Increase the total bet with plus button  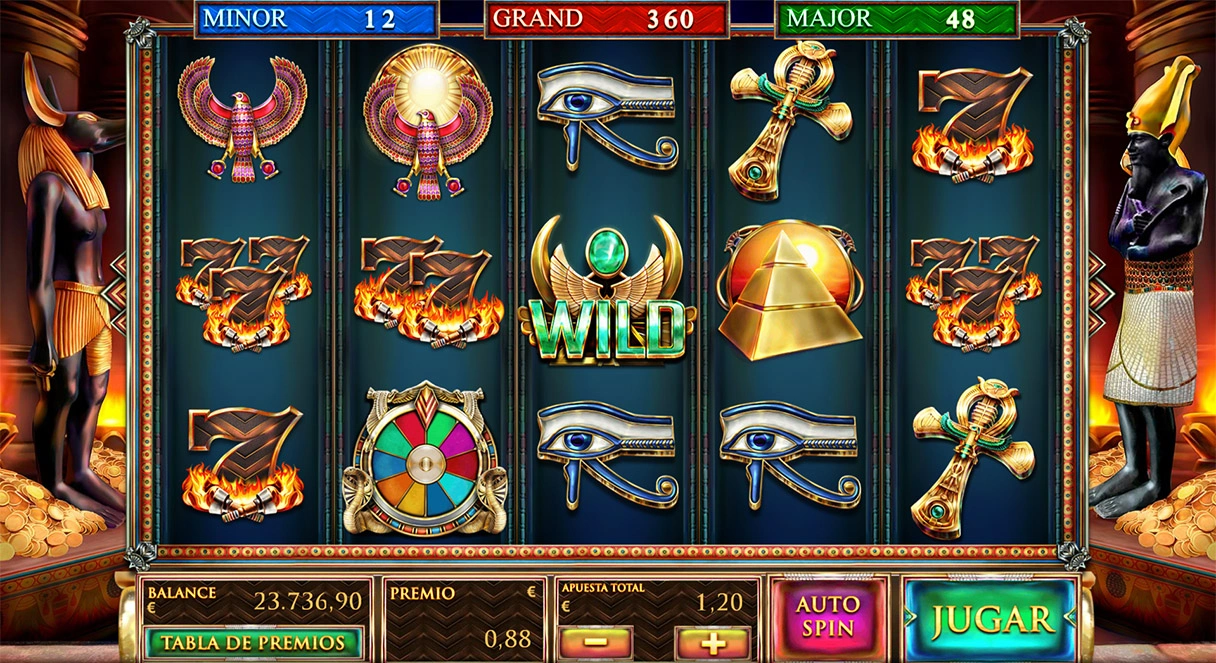click(713, 642)
